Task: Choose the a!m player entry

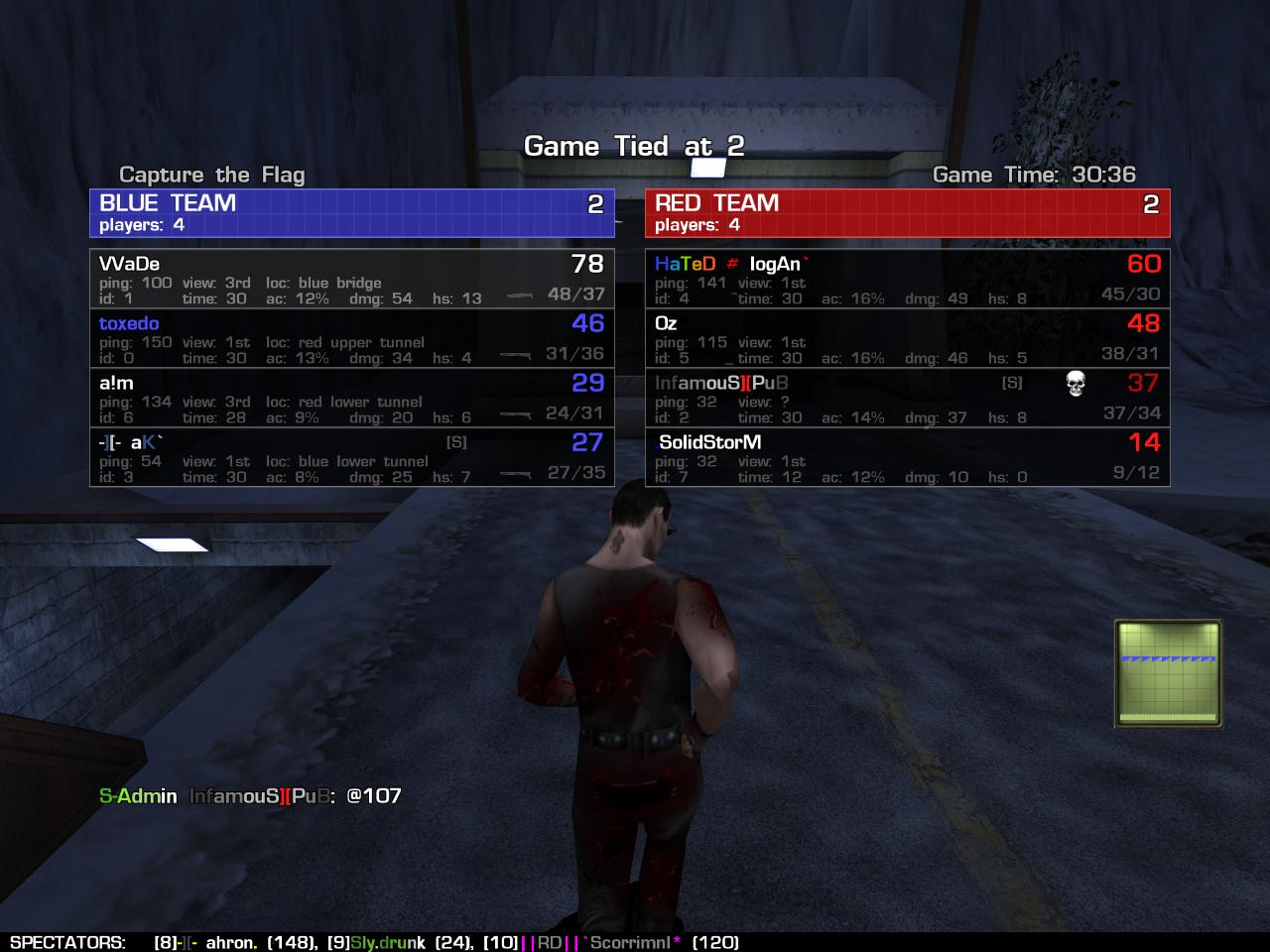Action: [351, 398]
